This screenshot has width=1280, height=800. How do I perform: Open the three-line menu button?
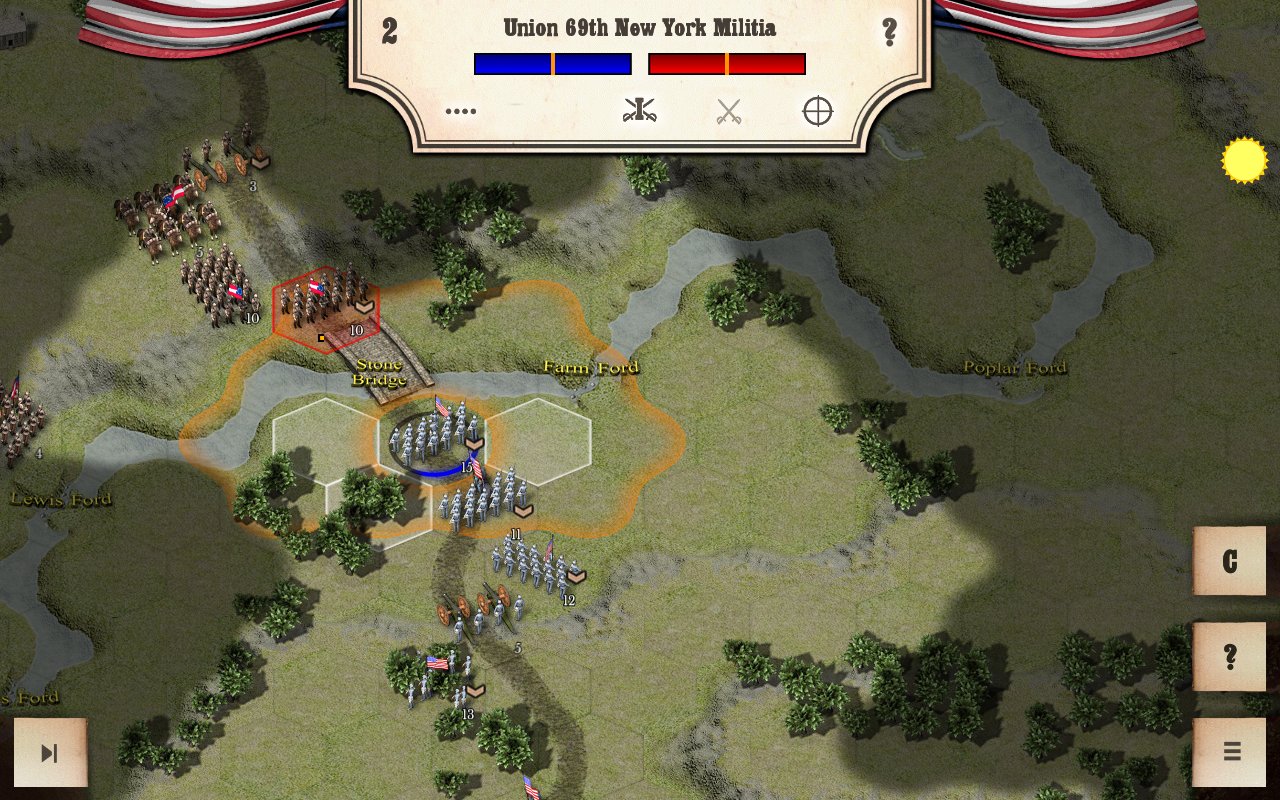1229,751
